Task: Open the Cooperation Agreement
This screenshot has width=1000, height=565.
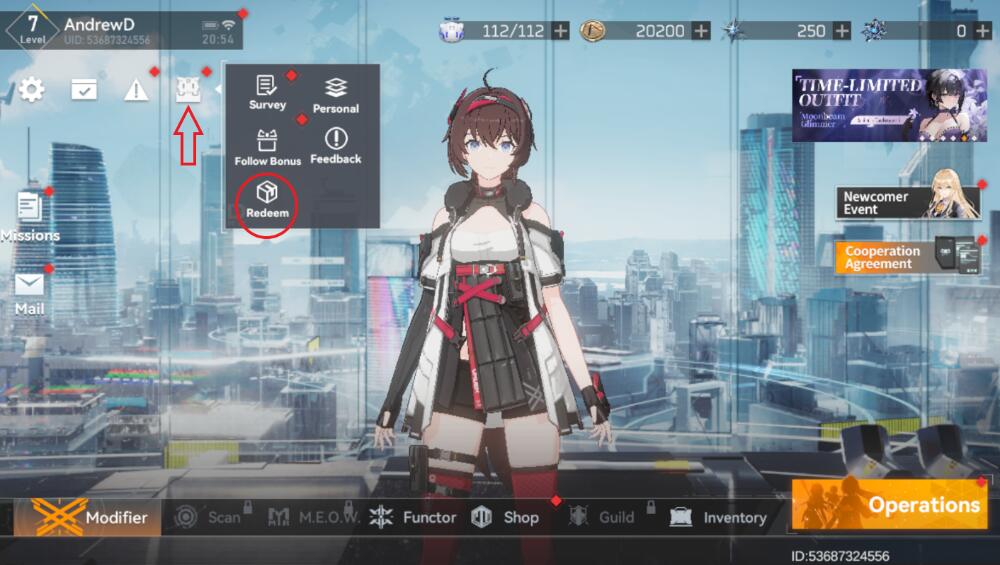Action: 907,257
